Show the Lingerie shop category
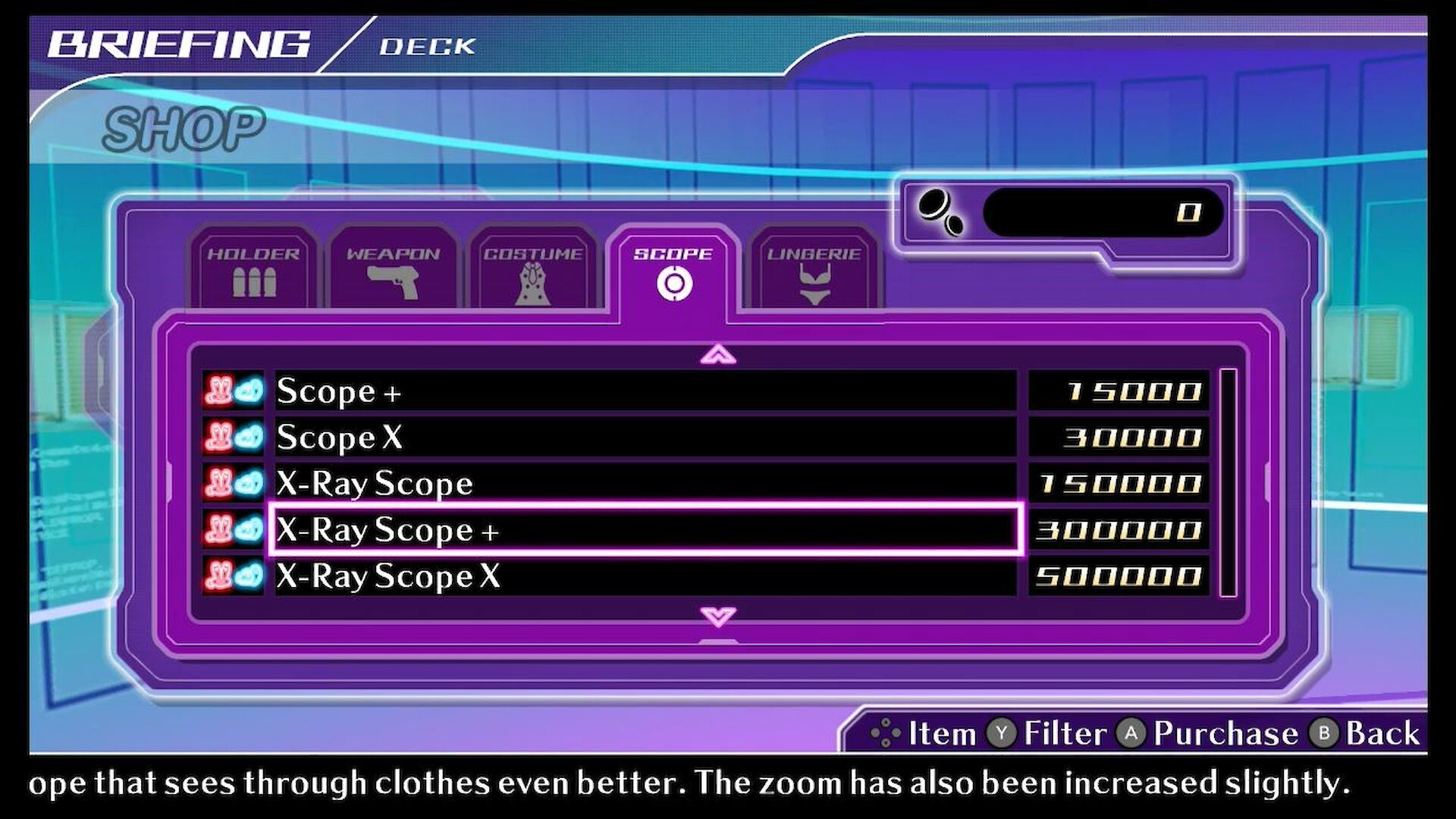 (814, 270)
